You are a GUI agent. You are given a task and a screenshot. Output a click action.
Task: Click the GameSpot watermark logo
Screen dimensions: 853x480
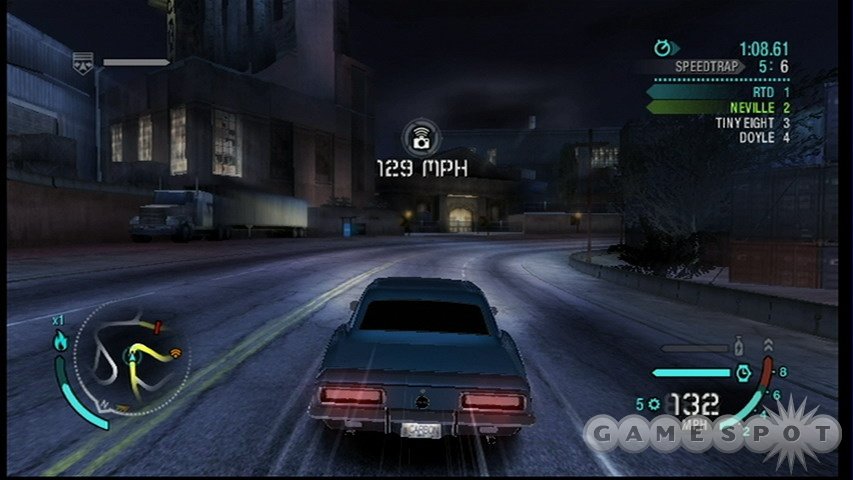[711, 434]
